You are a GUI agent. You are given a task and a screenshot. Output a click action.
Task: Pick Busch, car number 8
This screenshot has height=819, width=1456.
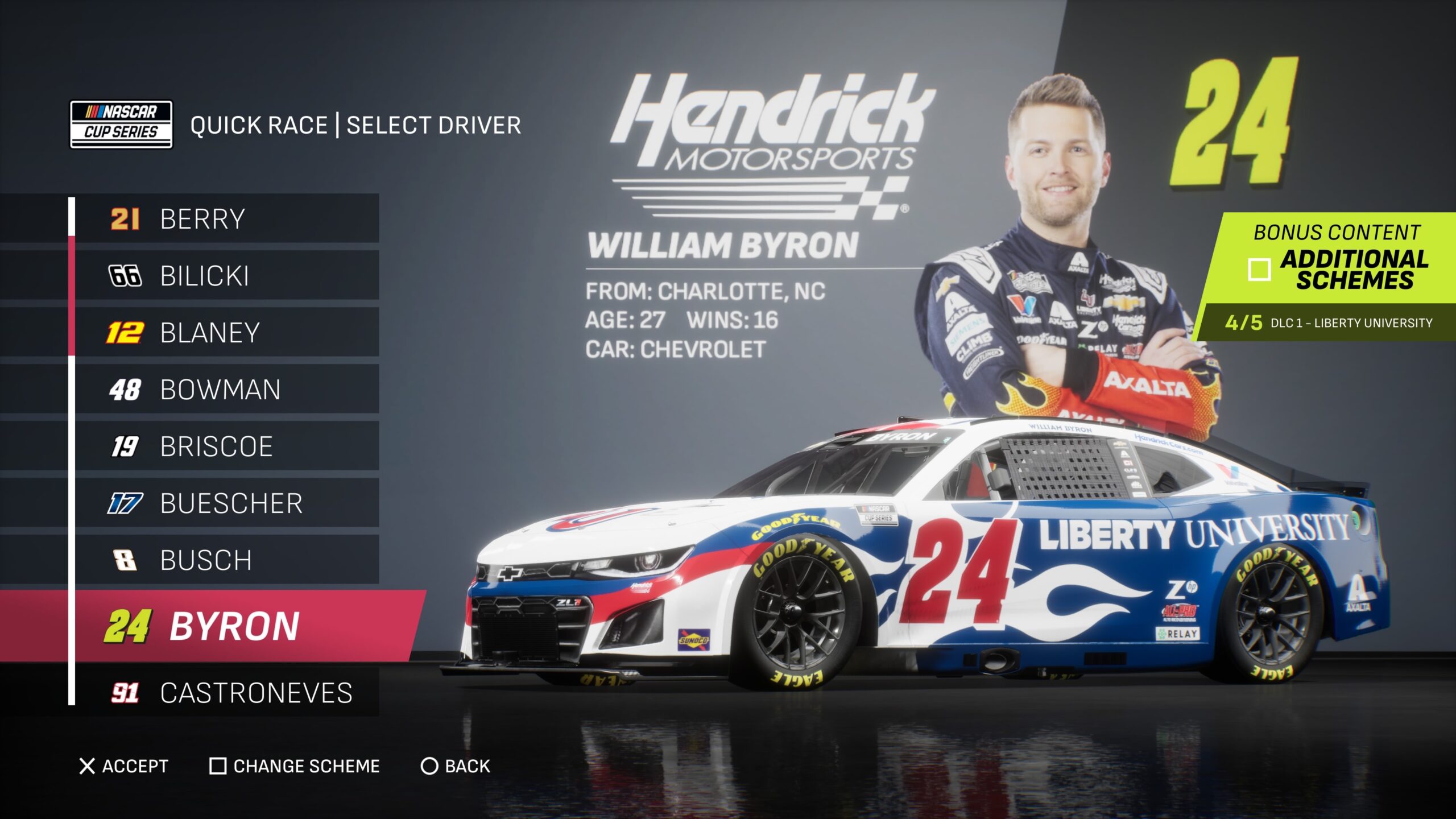[227, 560]
